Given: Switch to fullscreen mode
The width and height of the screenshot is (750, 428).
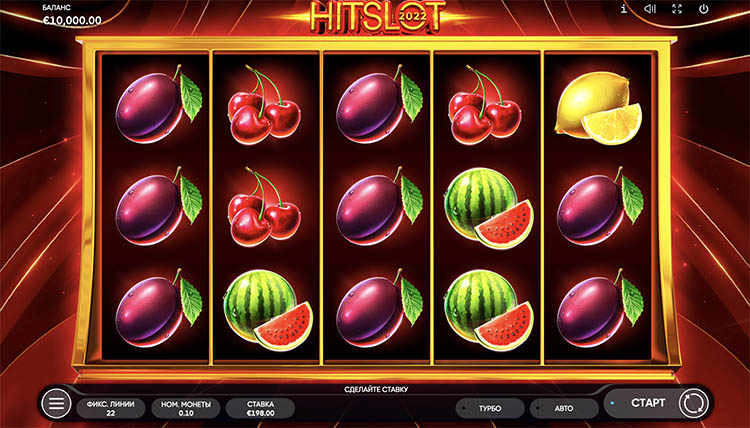Looking at the screenshot, I should click(x=677, y=10).
